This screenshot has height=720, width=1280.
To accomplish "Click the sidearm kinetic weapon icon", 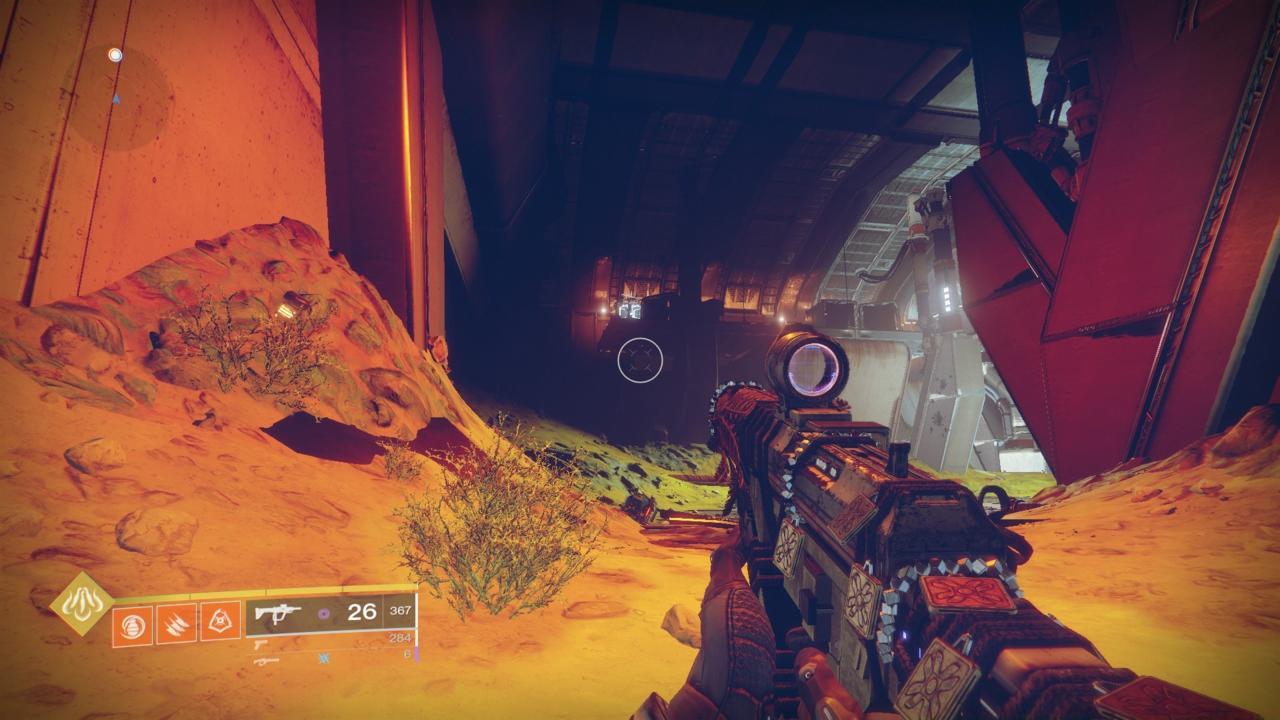I will (260, 645).
